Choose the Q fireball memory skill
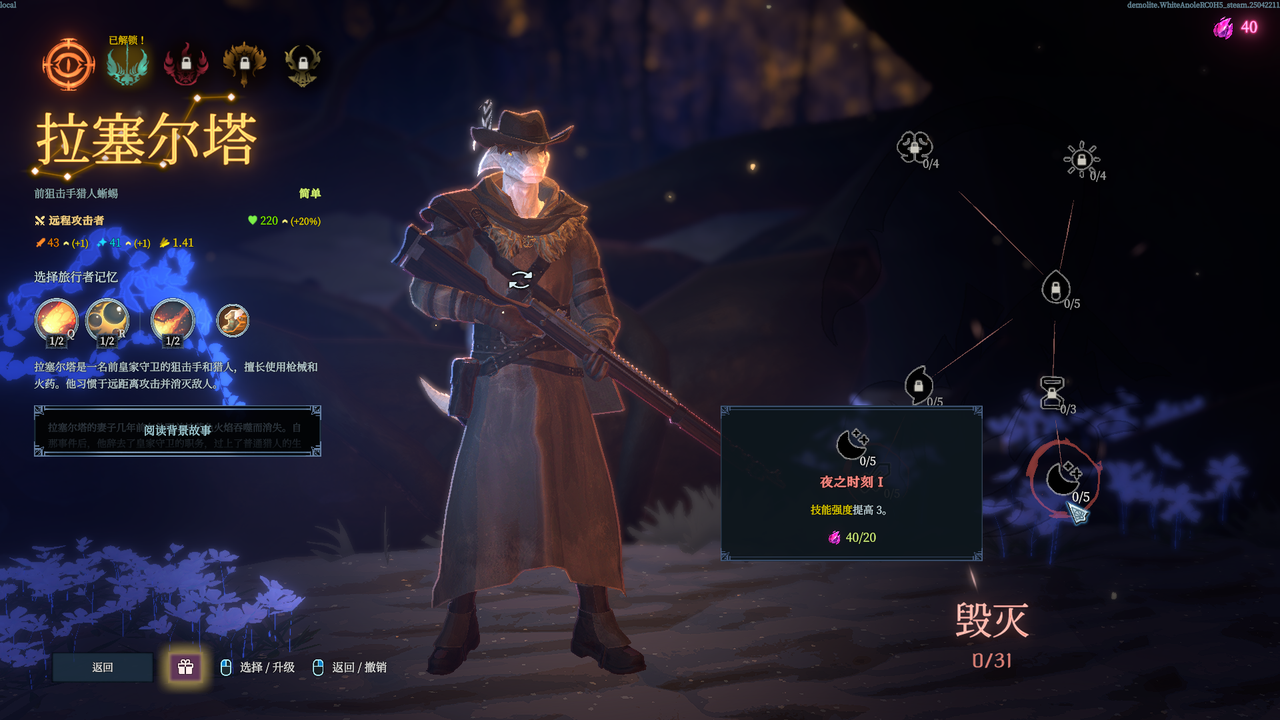The height and width of the screenshot is (720, 1280). click(56, 321)
